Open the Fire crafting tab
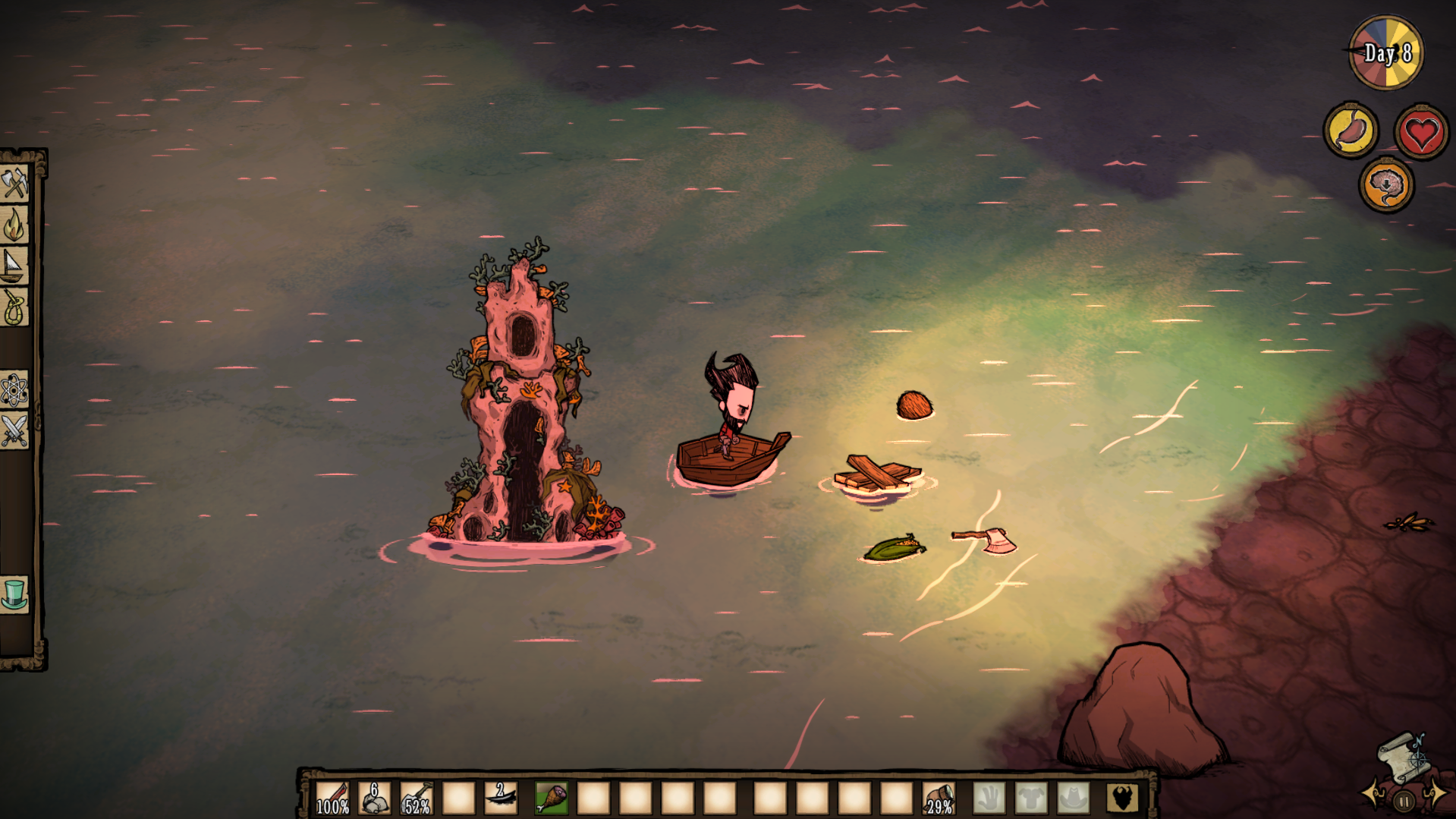Image resolution: width=1456 pixels, height=819 pixels. click(14, 225)
